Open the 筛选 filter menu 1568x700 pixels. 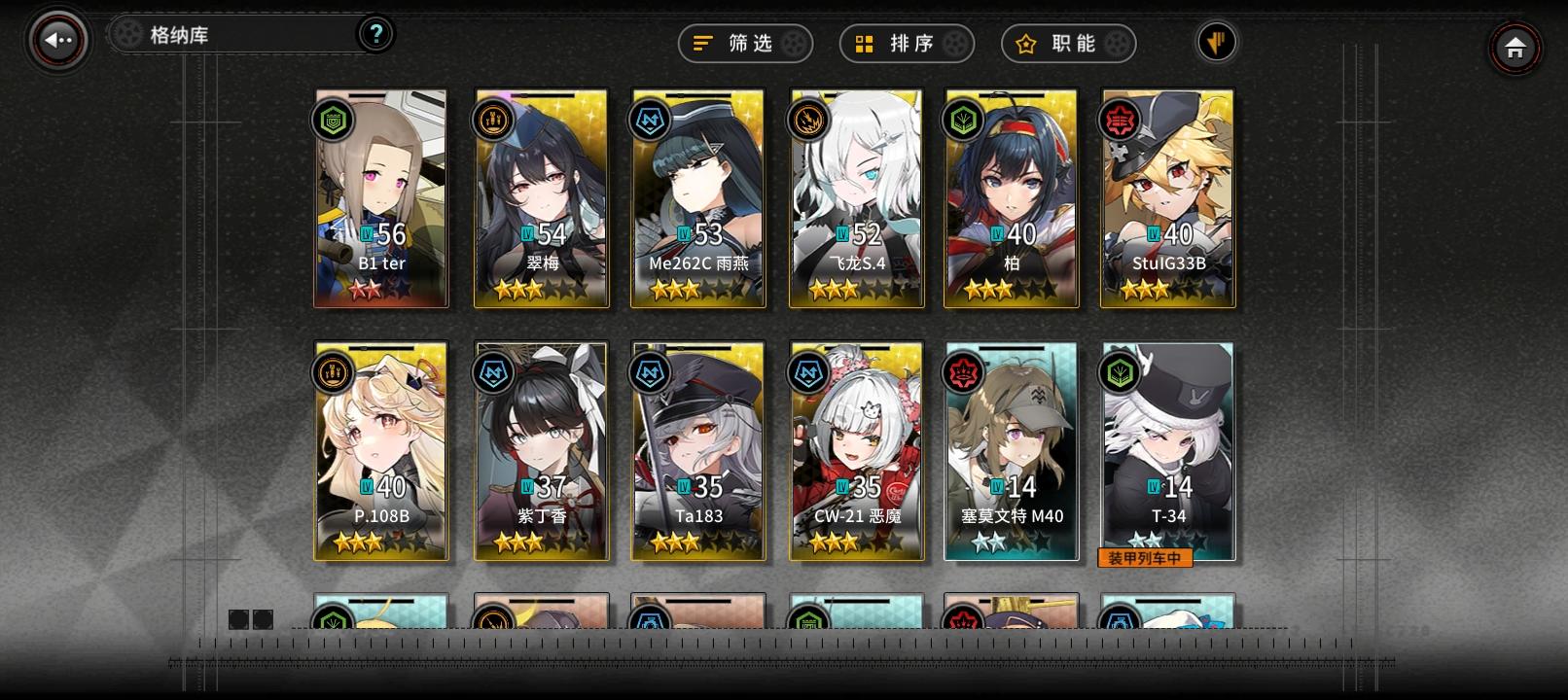(744, 43)
